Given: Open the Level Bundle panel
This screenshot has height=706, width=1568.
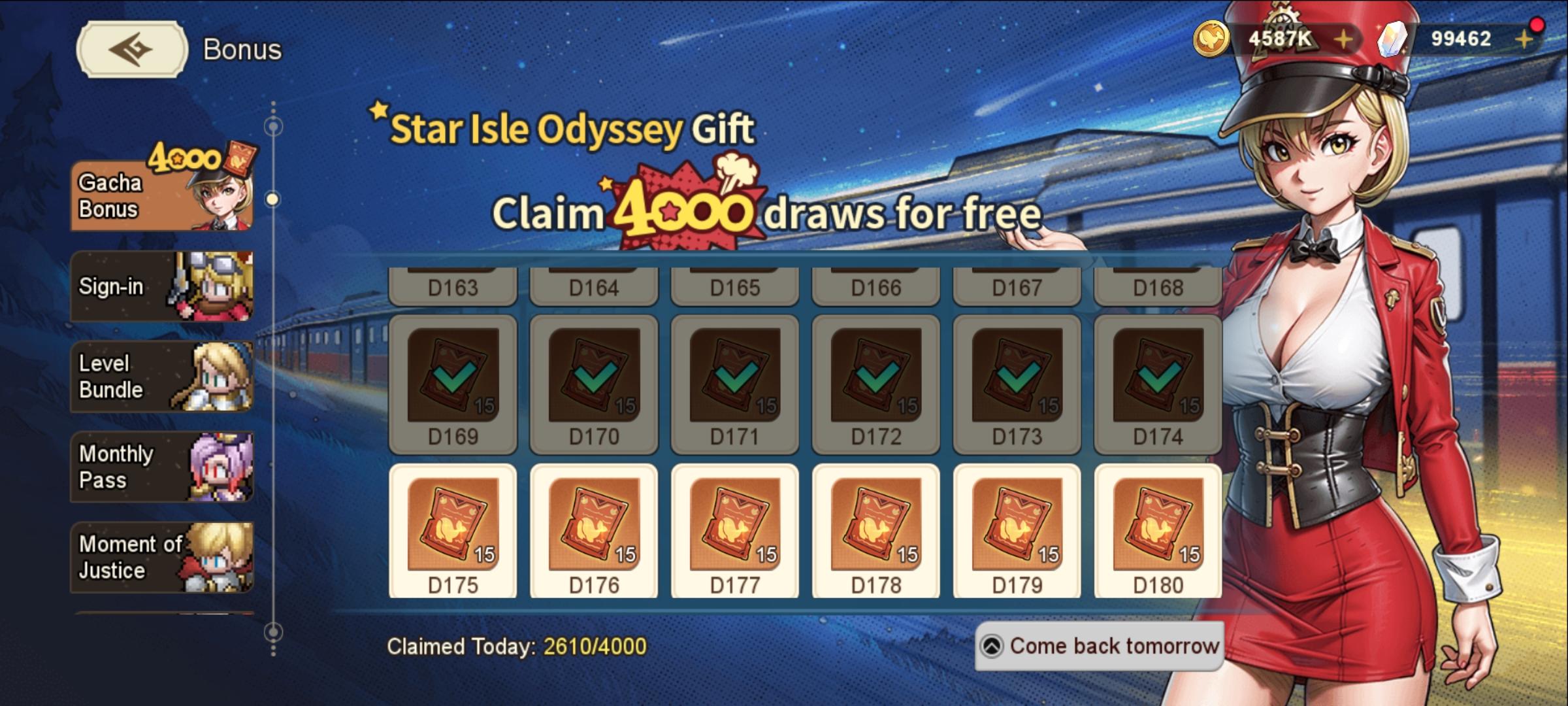Looking at the screenshot, I should [160, 376].
